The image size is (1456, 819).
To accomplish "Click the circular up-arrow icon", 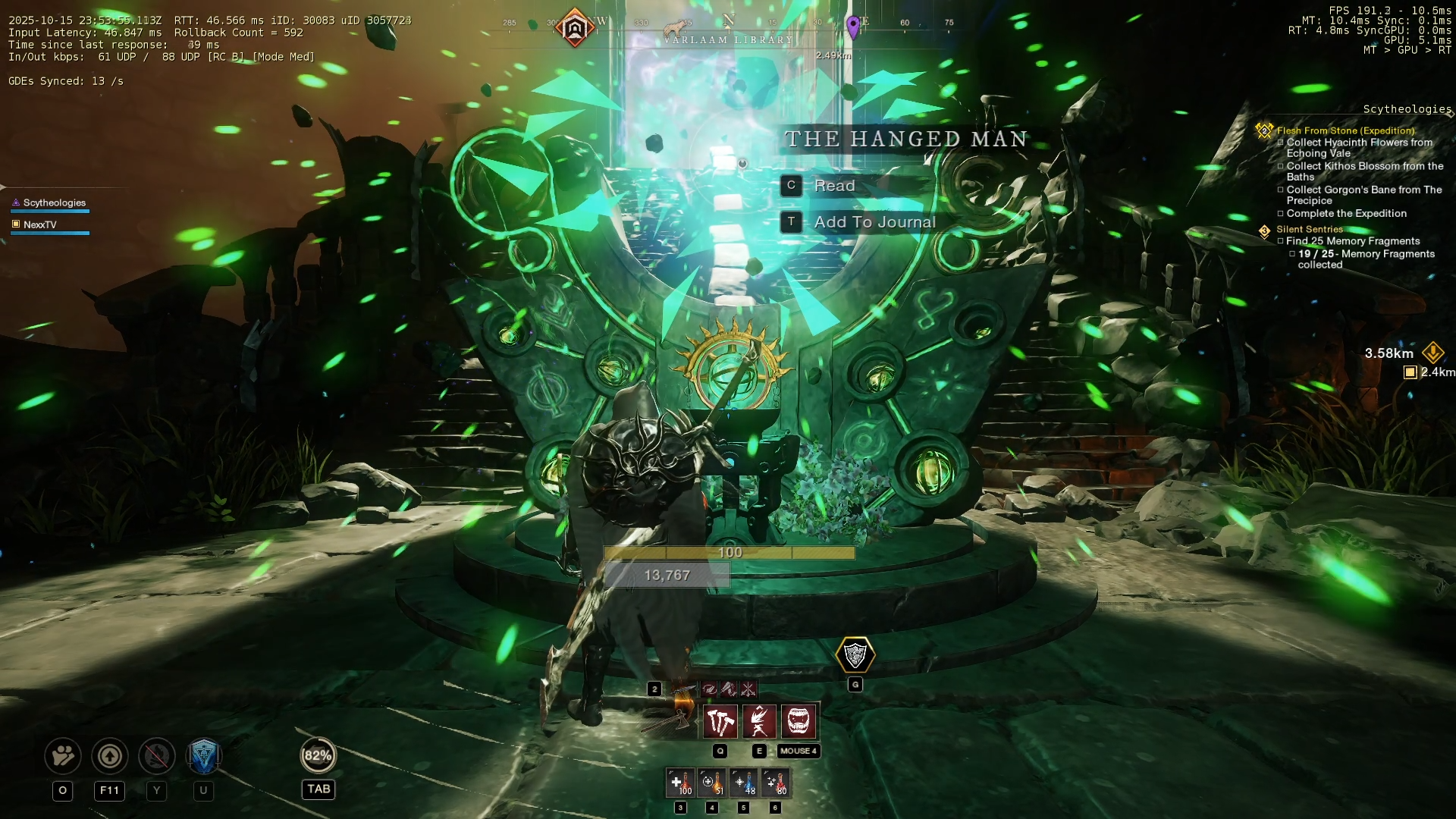I will point(110,756).
